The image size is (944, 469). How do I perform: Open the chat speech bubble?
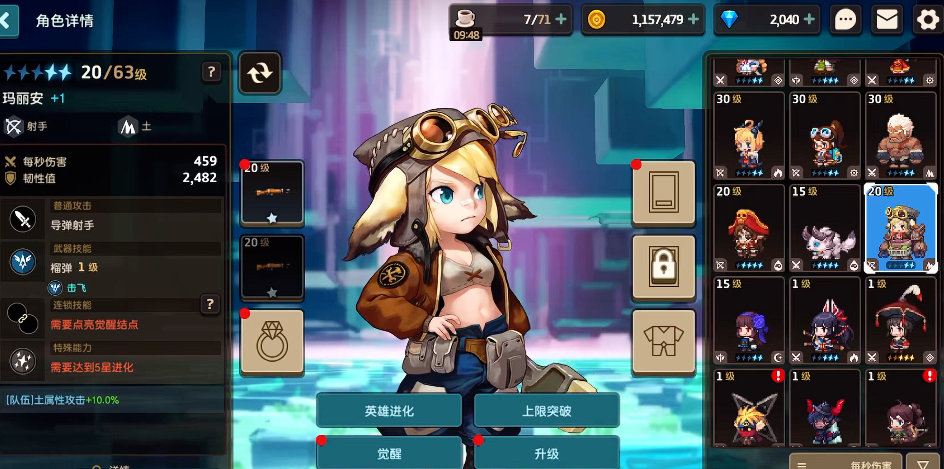(x=846, y=19)
